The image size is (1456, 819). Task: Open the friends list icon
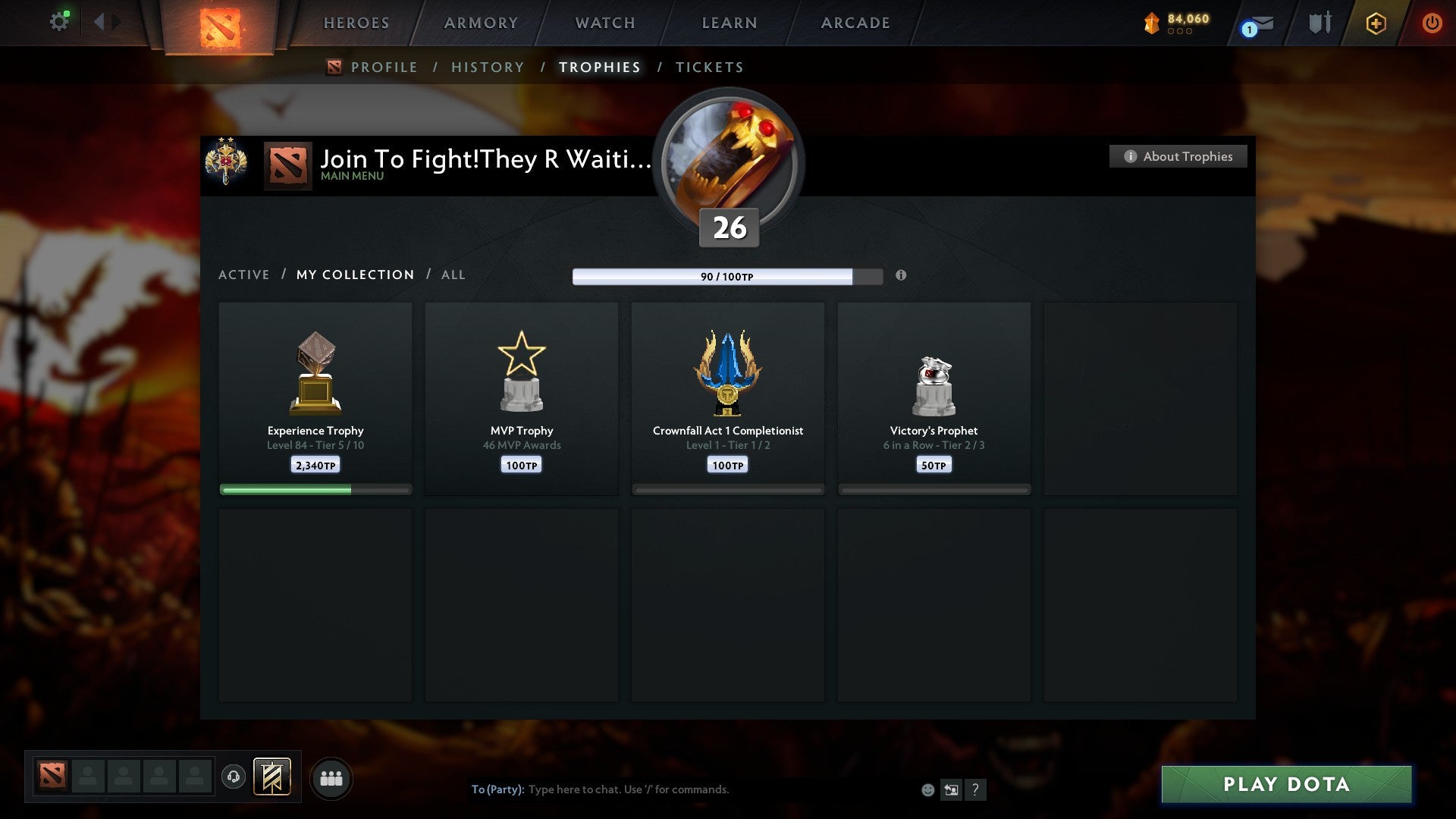[x=331, y=777]
